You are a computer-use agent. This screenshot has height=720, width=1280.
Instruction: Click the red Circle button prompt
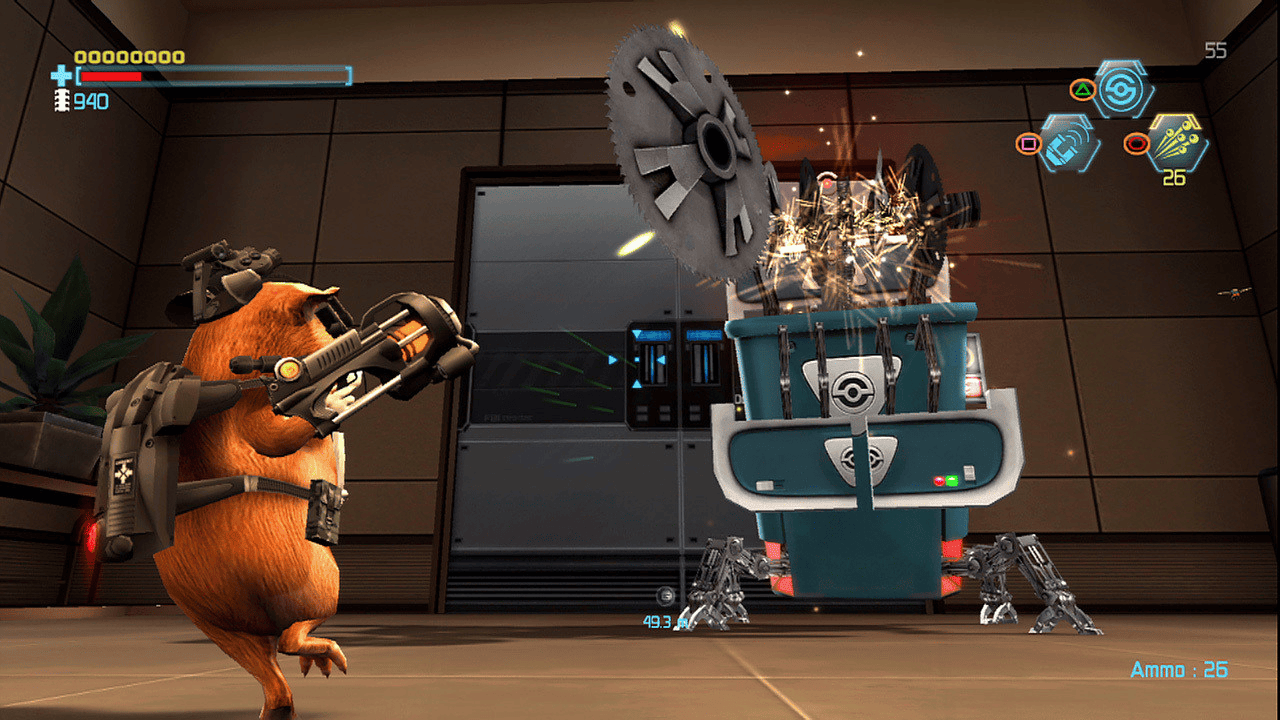1136,142
